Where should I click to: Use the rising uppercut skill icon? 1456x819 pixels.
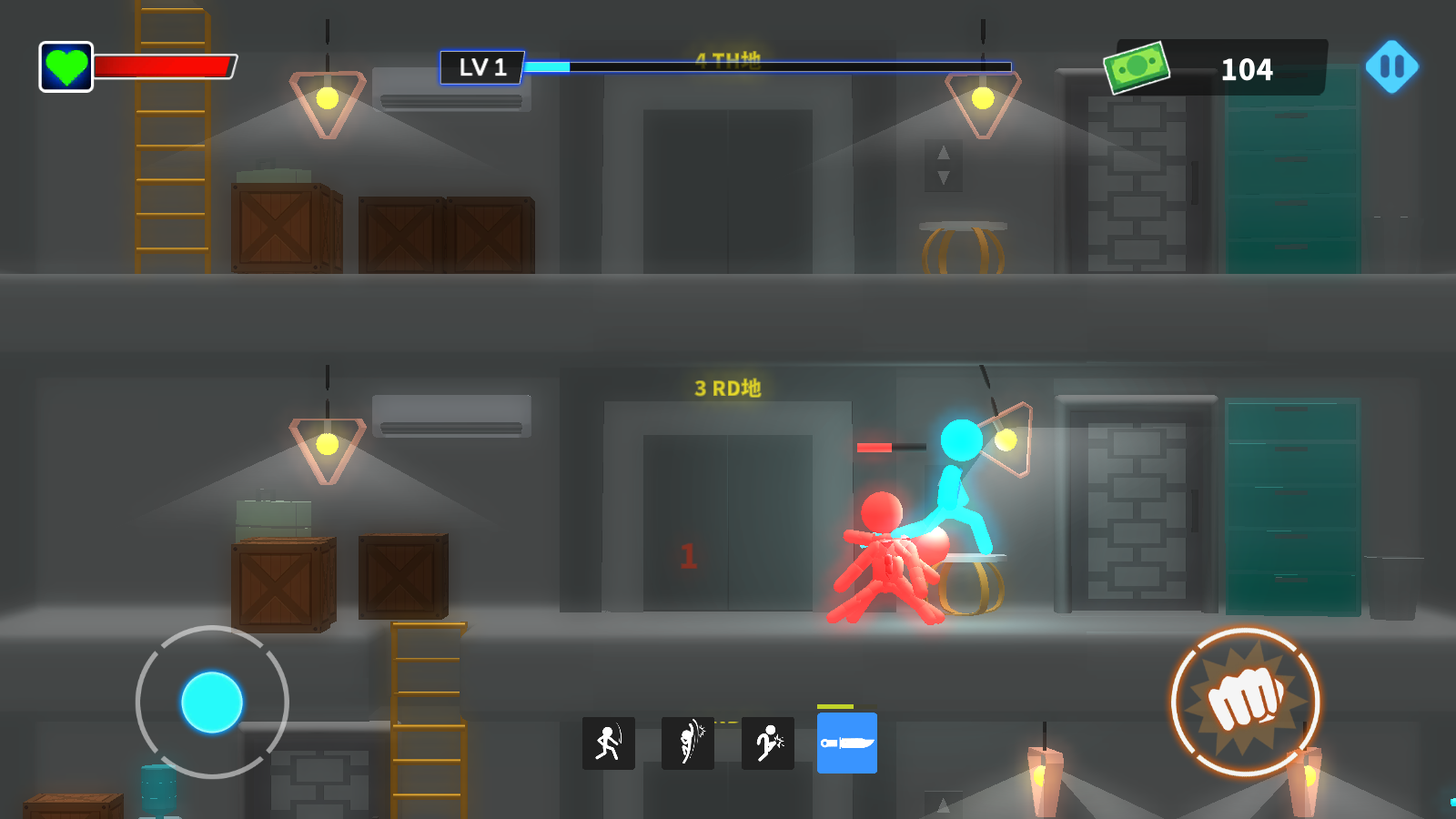click(688, 743)
